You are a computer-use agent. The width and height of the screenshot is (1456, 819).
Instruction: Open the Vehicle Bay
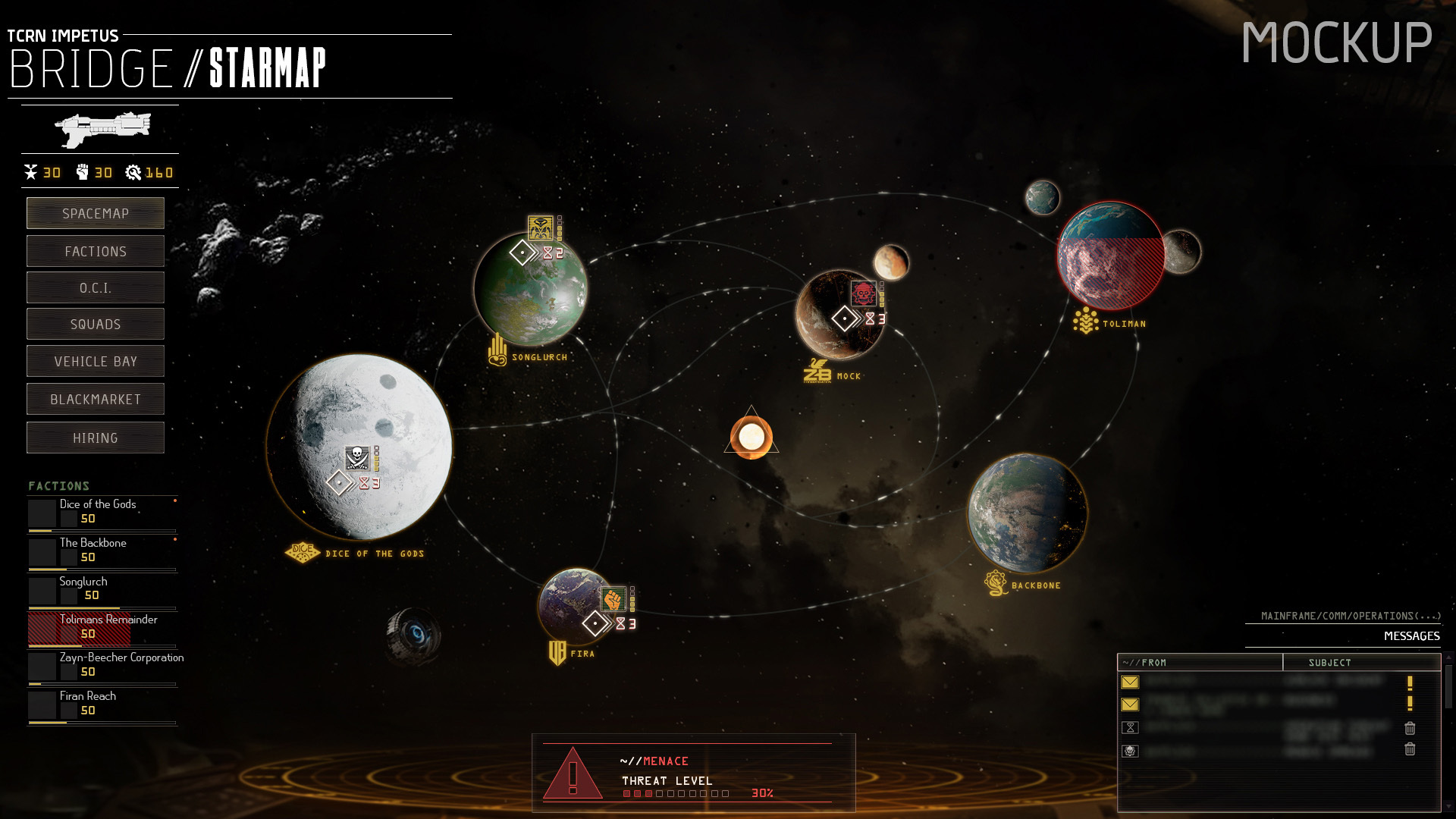coord(96,362)
